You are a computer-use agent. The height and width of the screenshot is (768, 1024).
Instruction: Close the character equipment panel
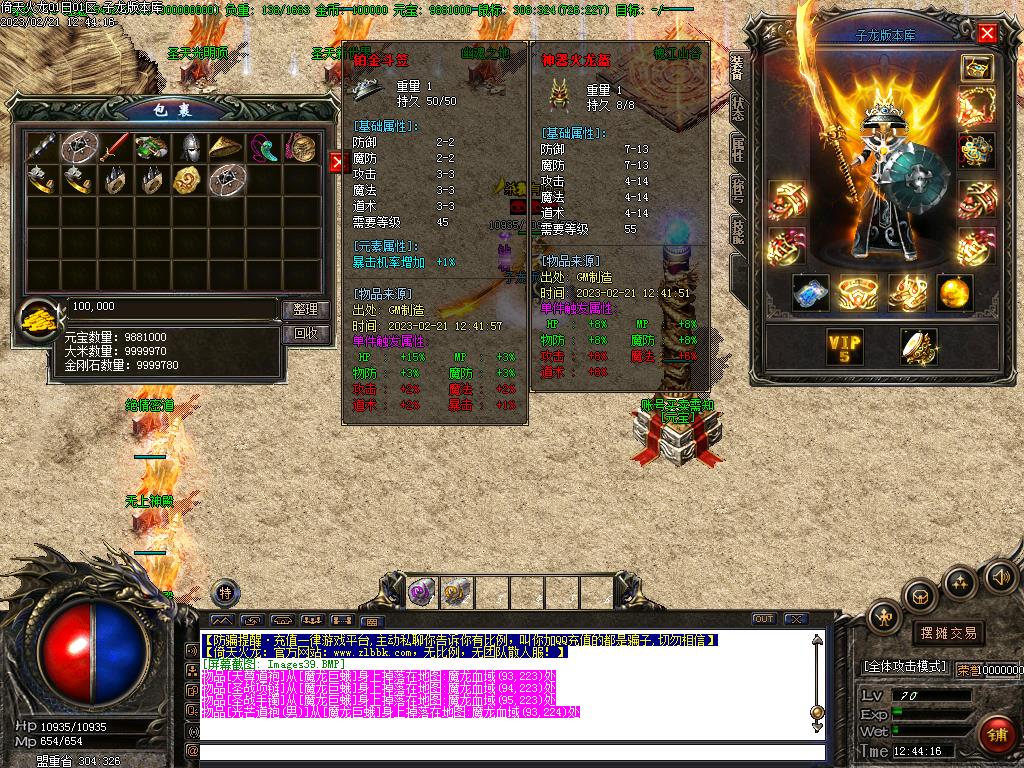point(987,33)
